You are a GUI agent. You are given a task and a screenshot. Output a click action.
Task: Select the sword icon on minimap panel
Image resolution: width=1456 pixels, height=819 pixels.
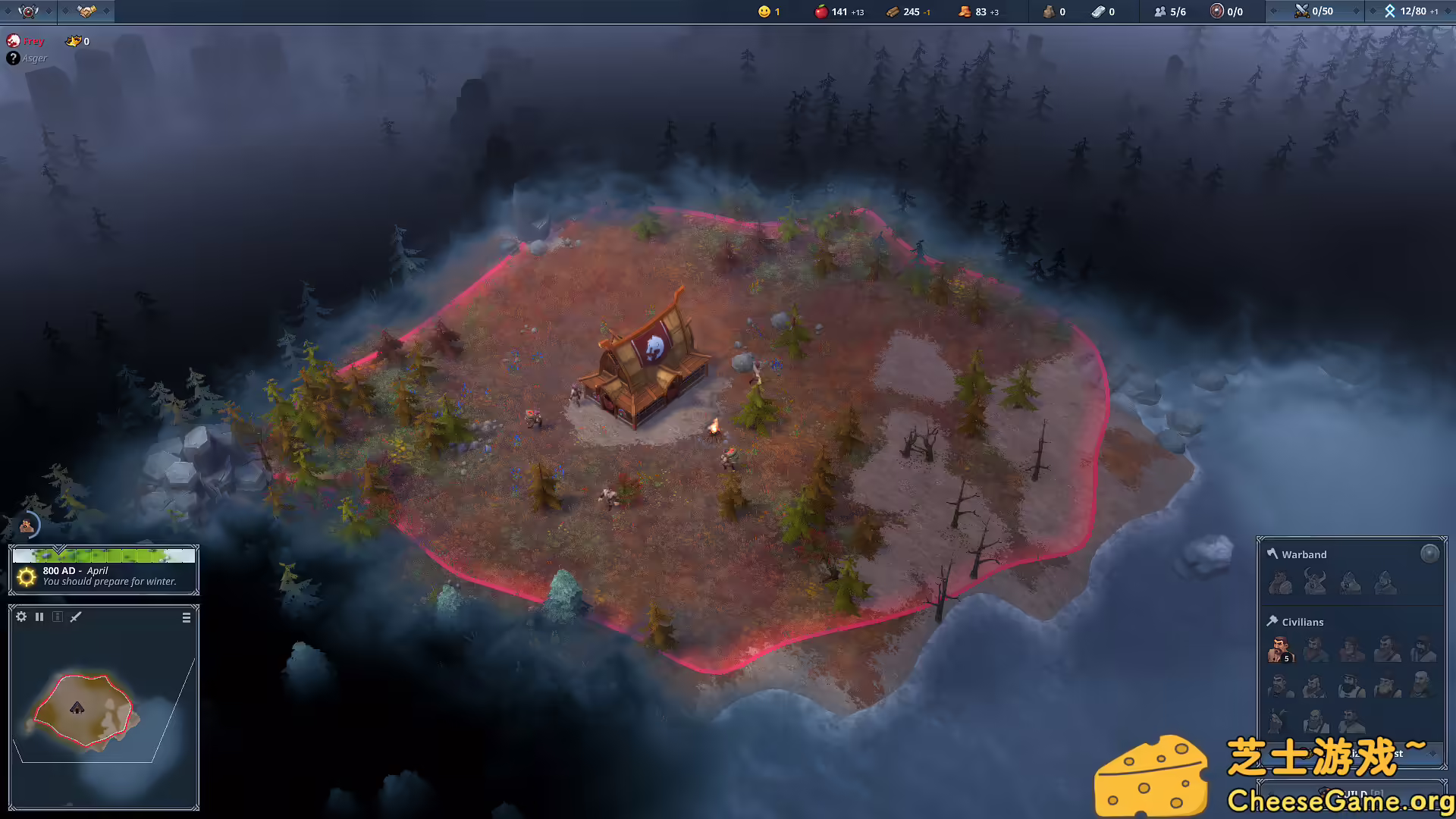[75, 617]
